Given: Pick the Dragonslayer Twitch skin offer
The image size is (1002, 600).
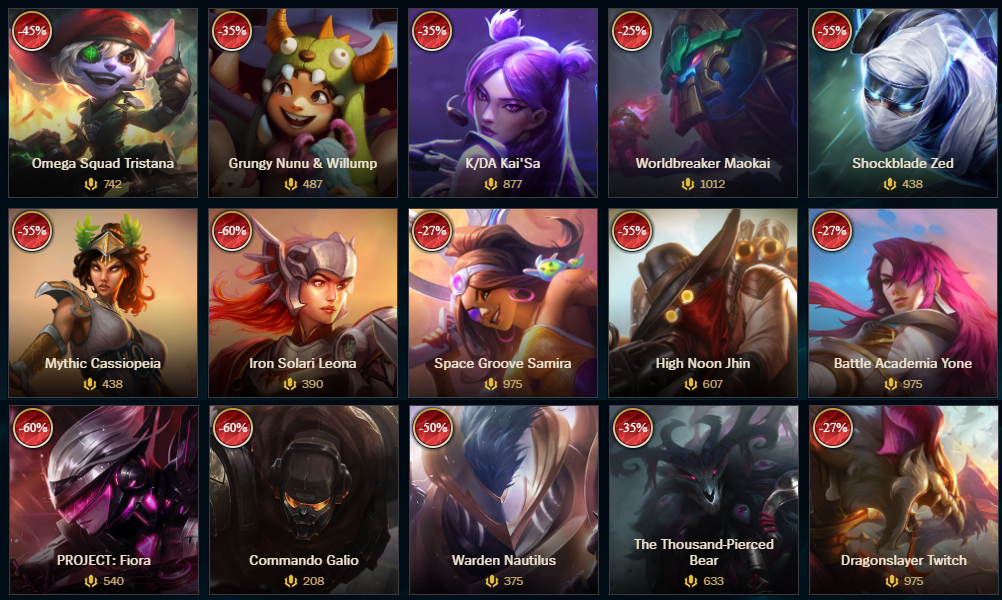Looking at the screenshot, I should 903,499.
